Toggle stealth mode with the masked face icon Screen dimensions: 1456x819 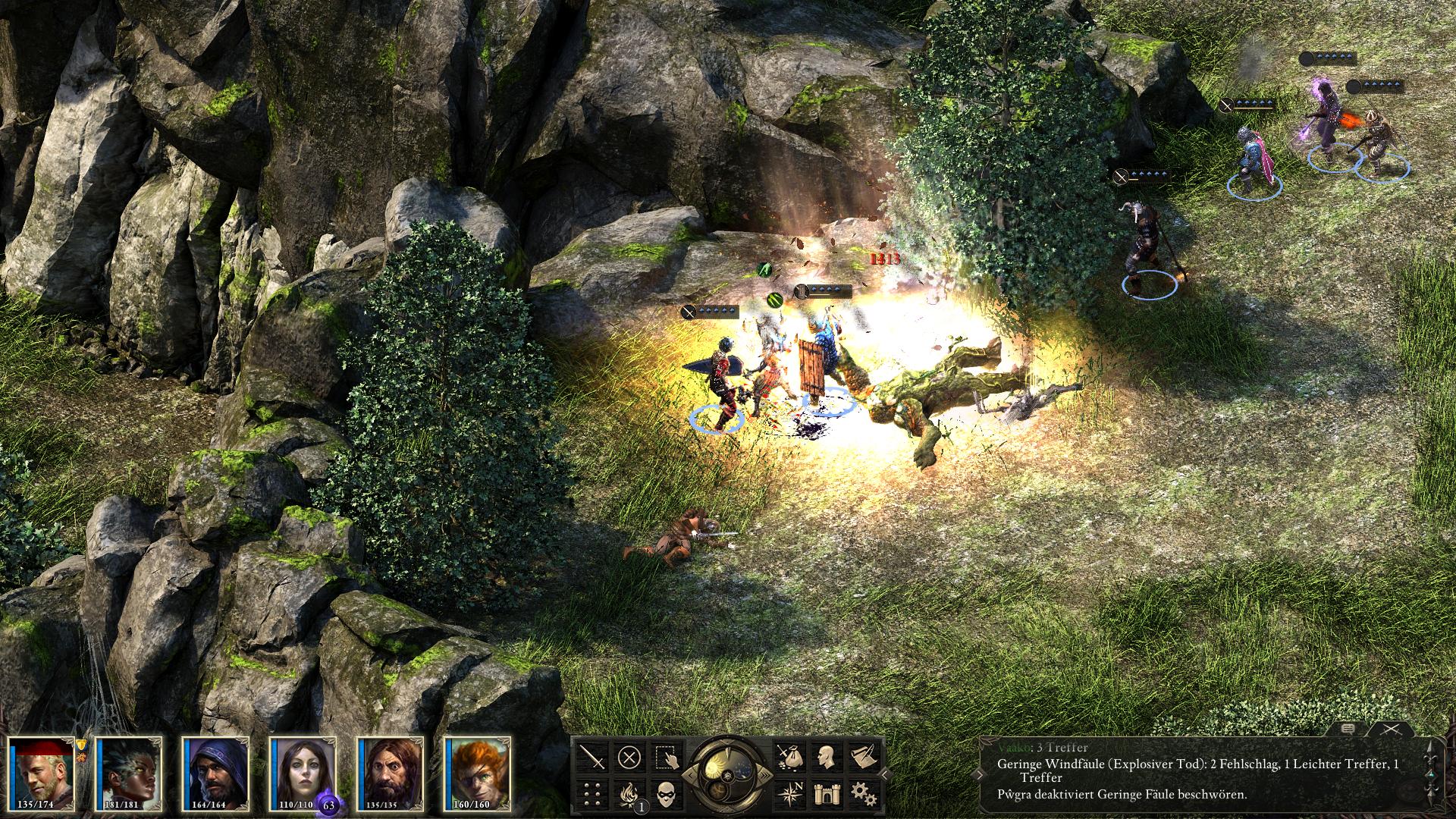pos(666,794)
